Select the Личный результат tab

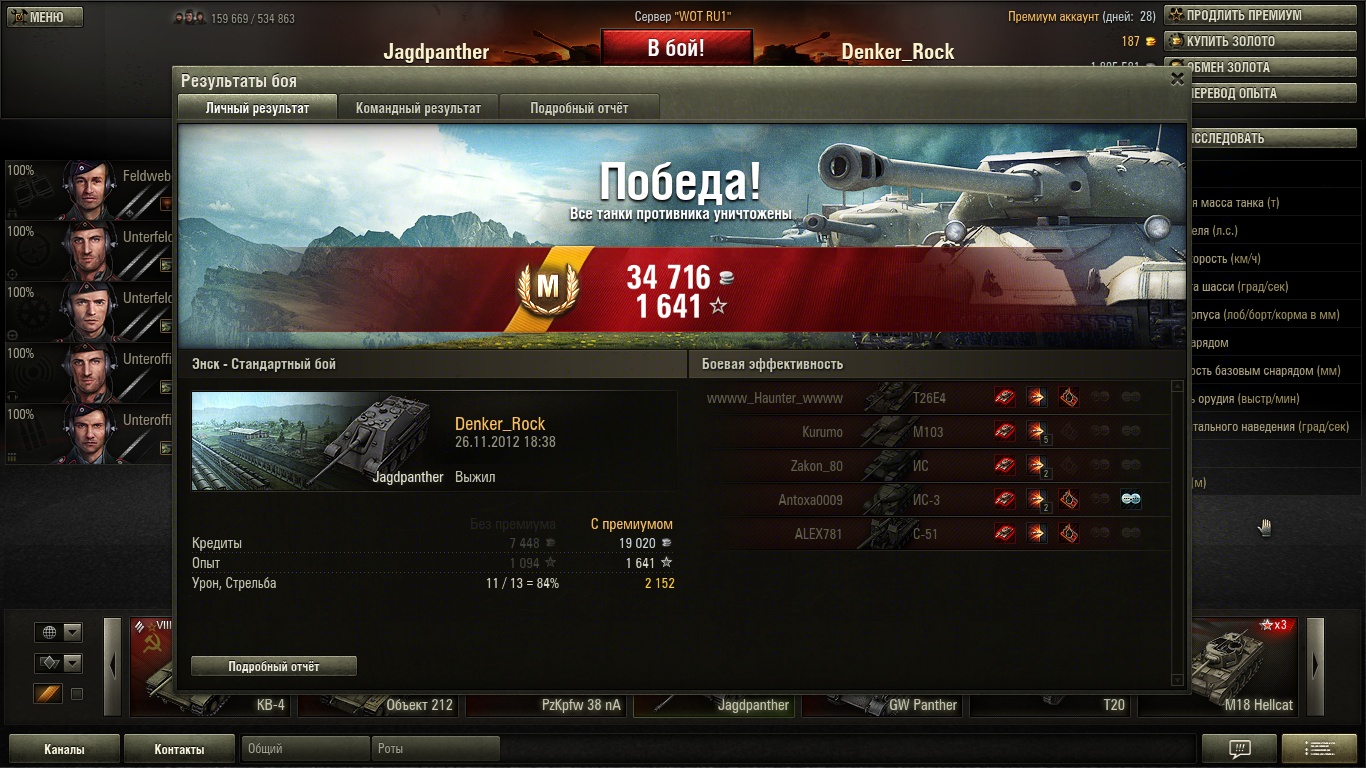tap(257, 108)
